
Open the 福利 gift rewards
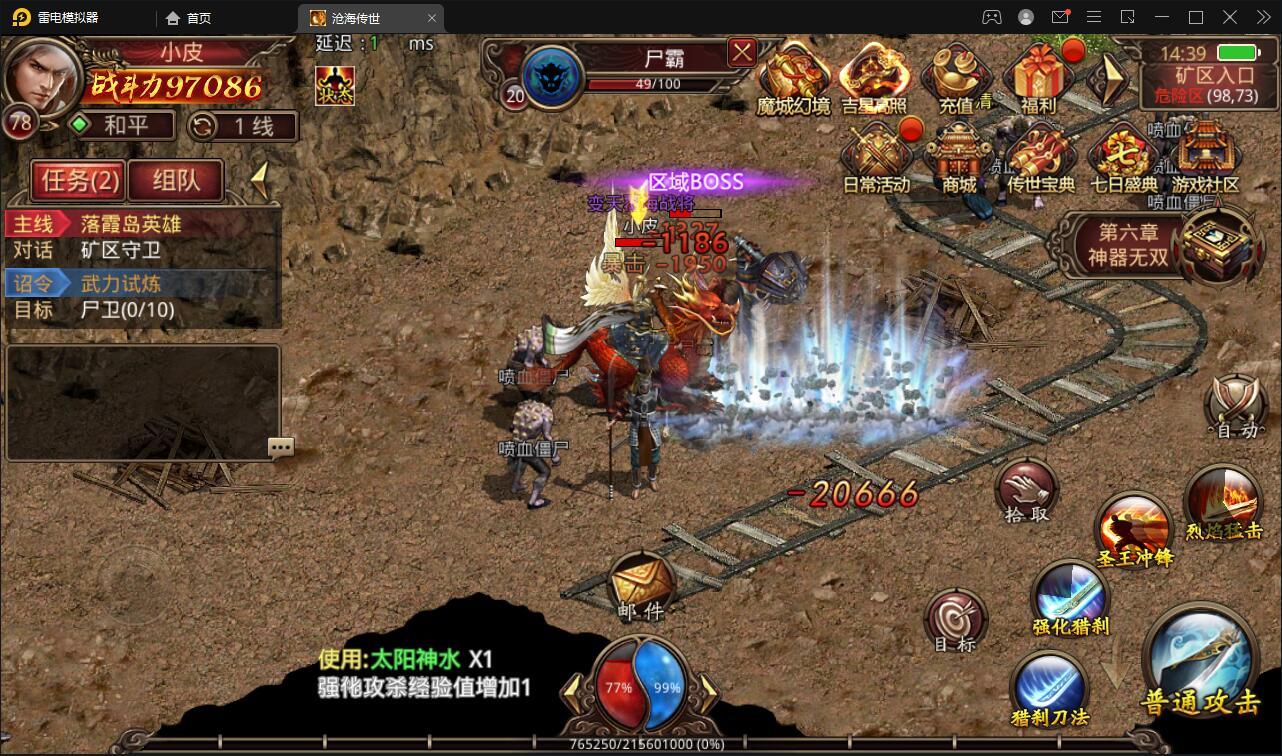tap(1038, 75)
